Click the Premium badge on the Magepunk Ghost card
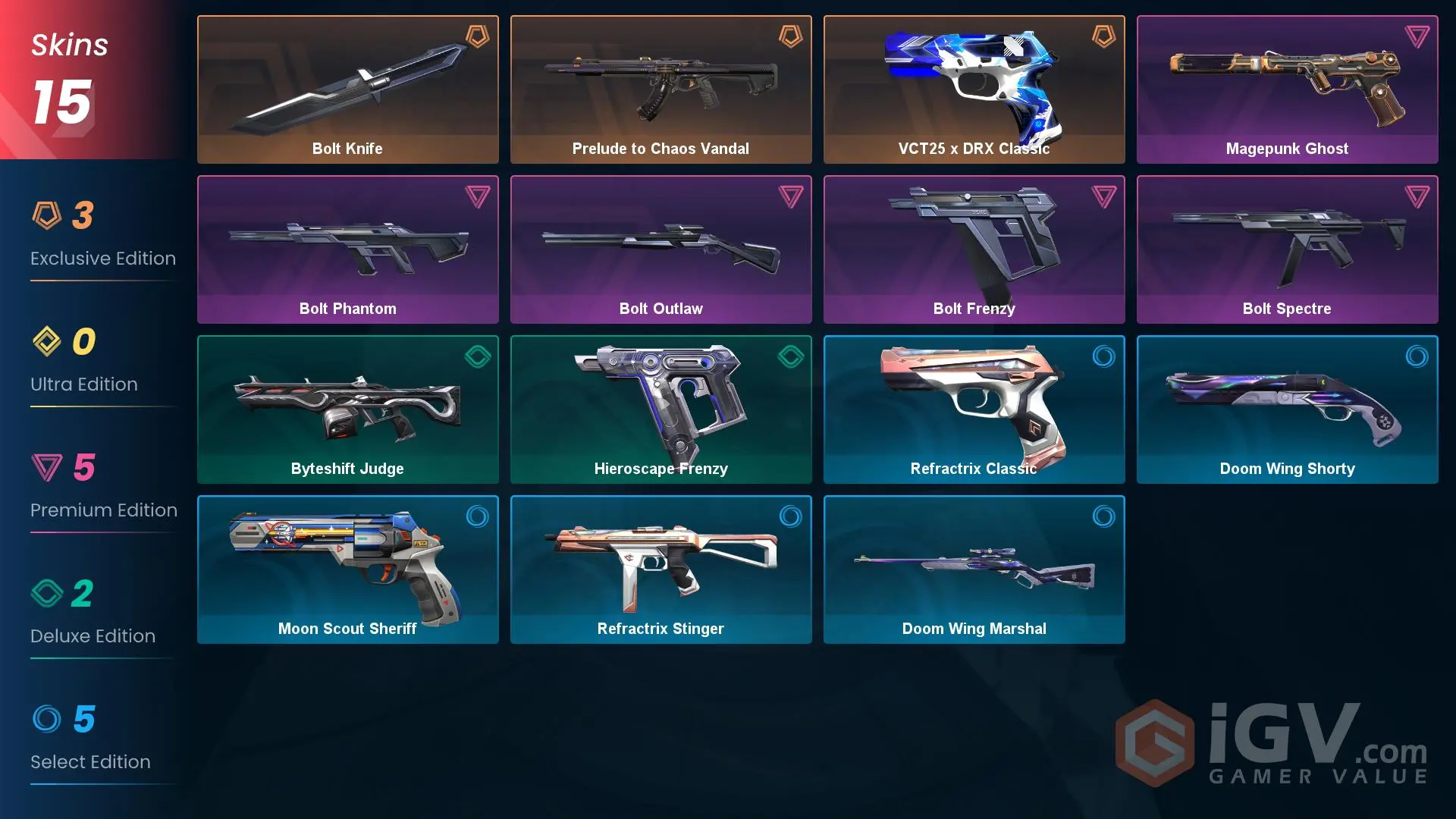1456x819 pixels. pos(1416,37)
